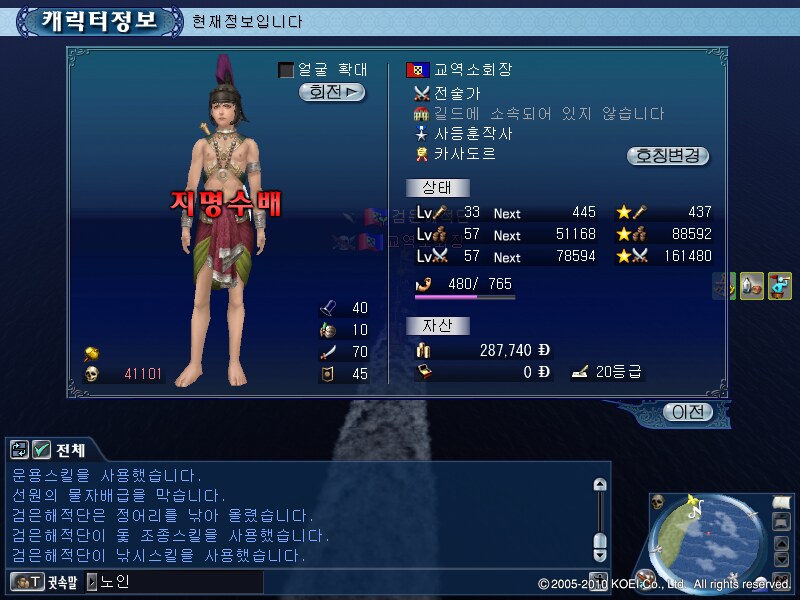Click the chat scroll-up arrow

click(599, 486)
